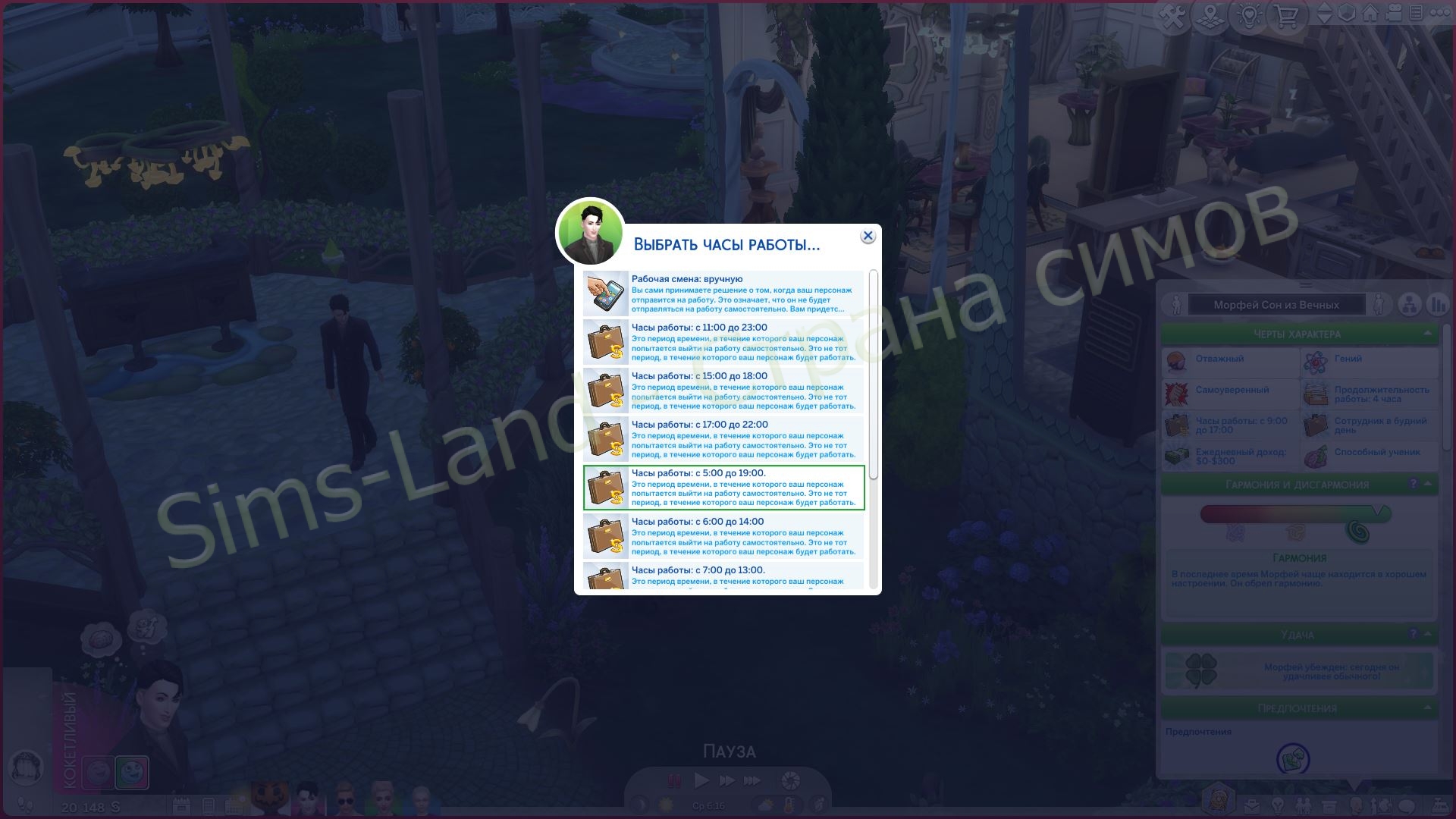Open the notebook notifications icon
Viewport: 1456px width, 819px height.
pyautogui.click(x=1416, y=15)
